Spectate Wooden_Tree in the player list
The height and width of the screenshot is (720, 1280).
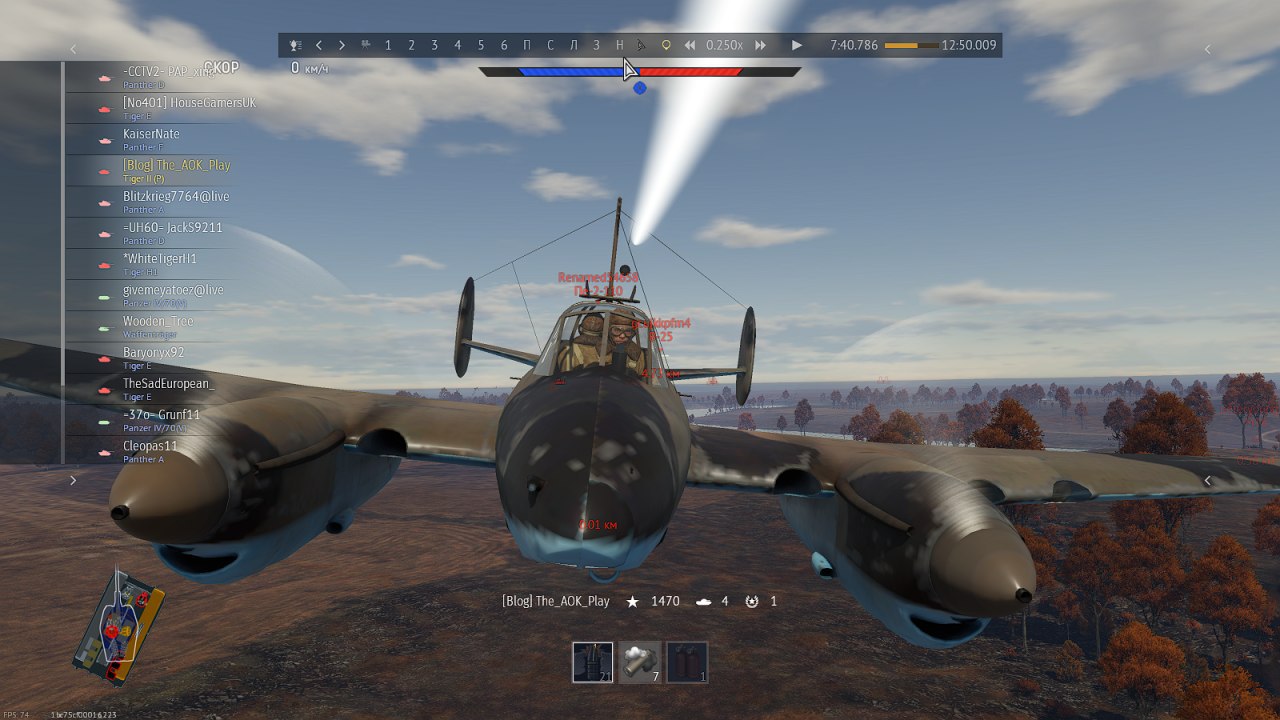coord(158,322)
